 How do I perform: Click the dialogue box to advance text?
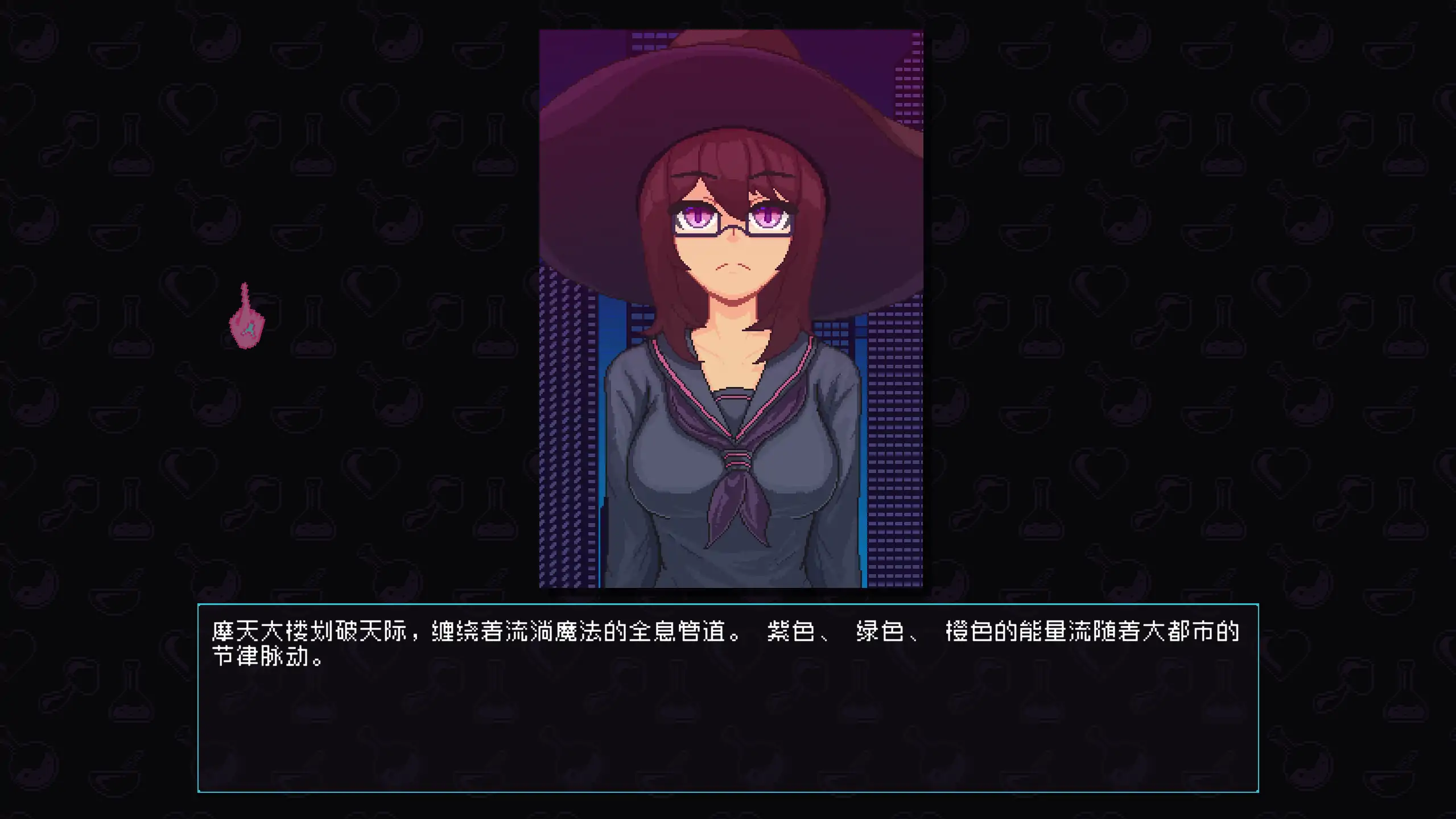728,711
